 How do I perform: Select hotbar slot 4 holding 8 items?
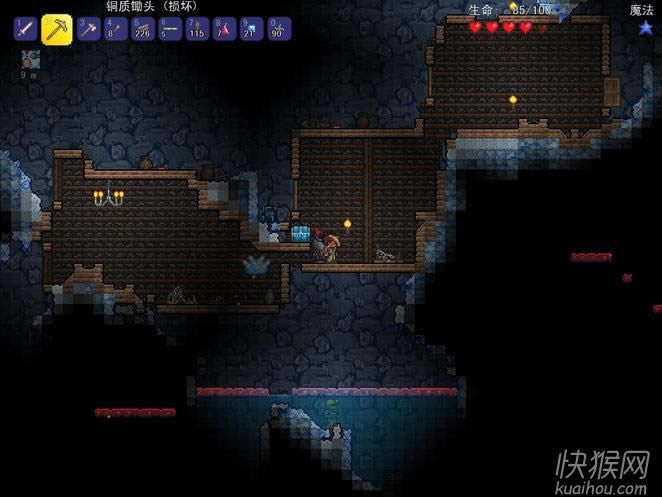[115, 29]
